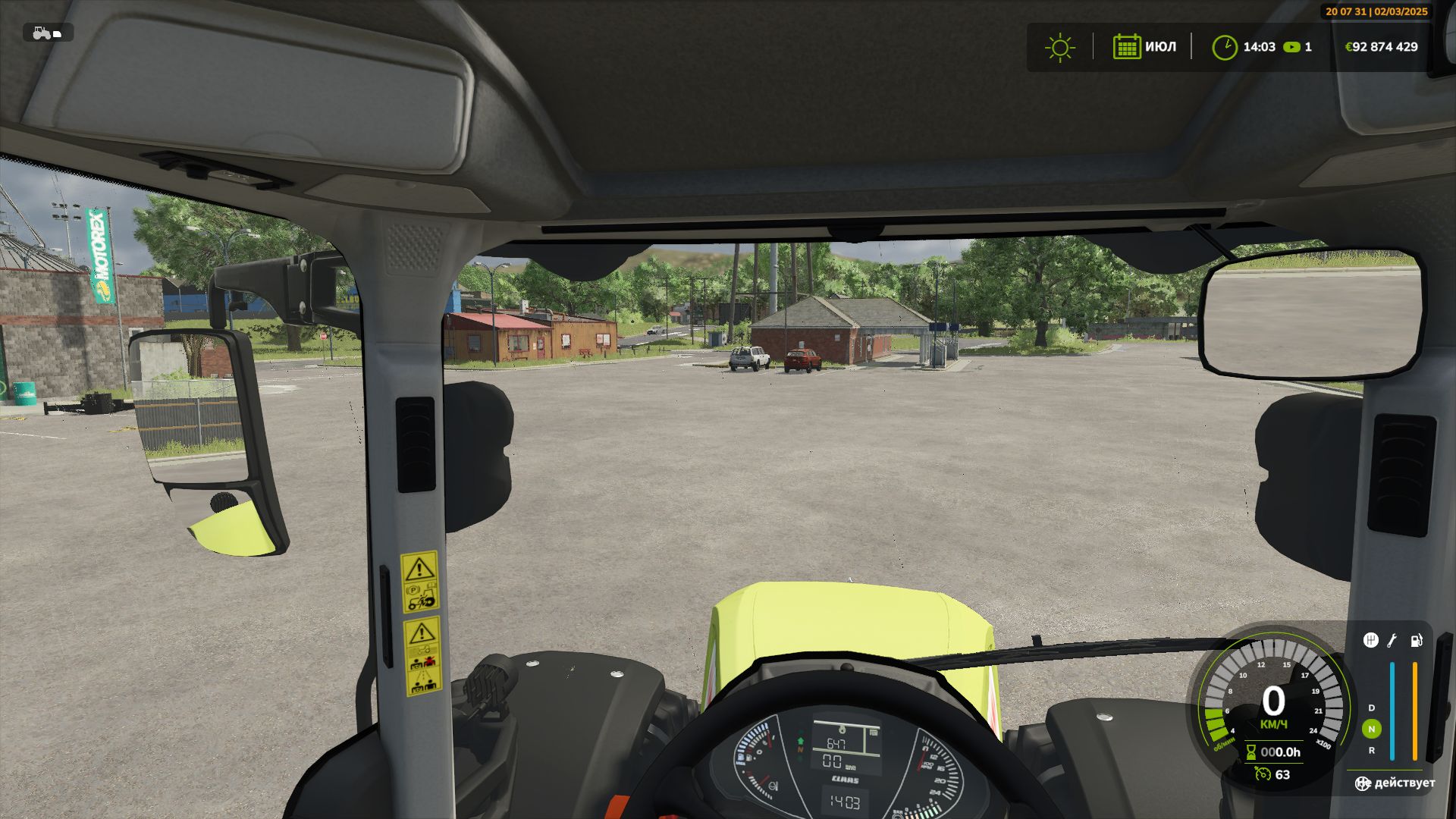Click the cruise control icon near 'действует'
The width and height of the screenshot is (1456, 819).
pyautogui.click(x=1363, y=783)
